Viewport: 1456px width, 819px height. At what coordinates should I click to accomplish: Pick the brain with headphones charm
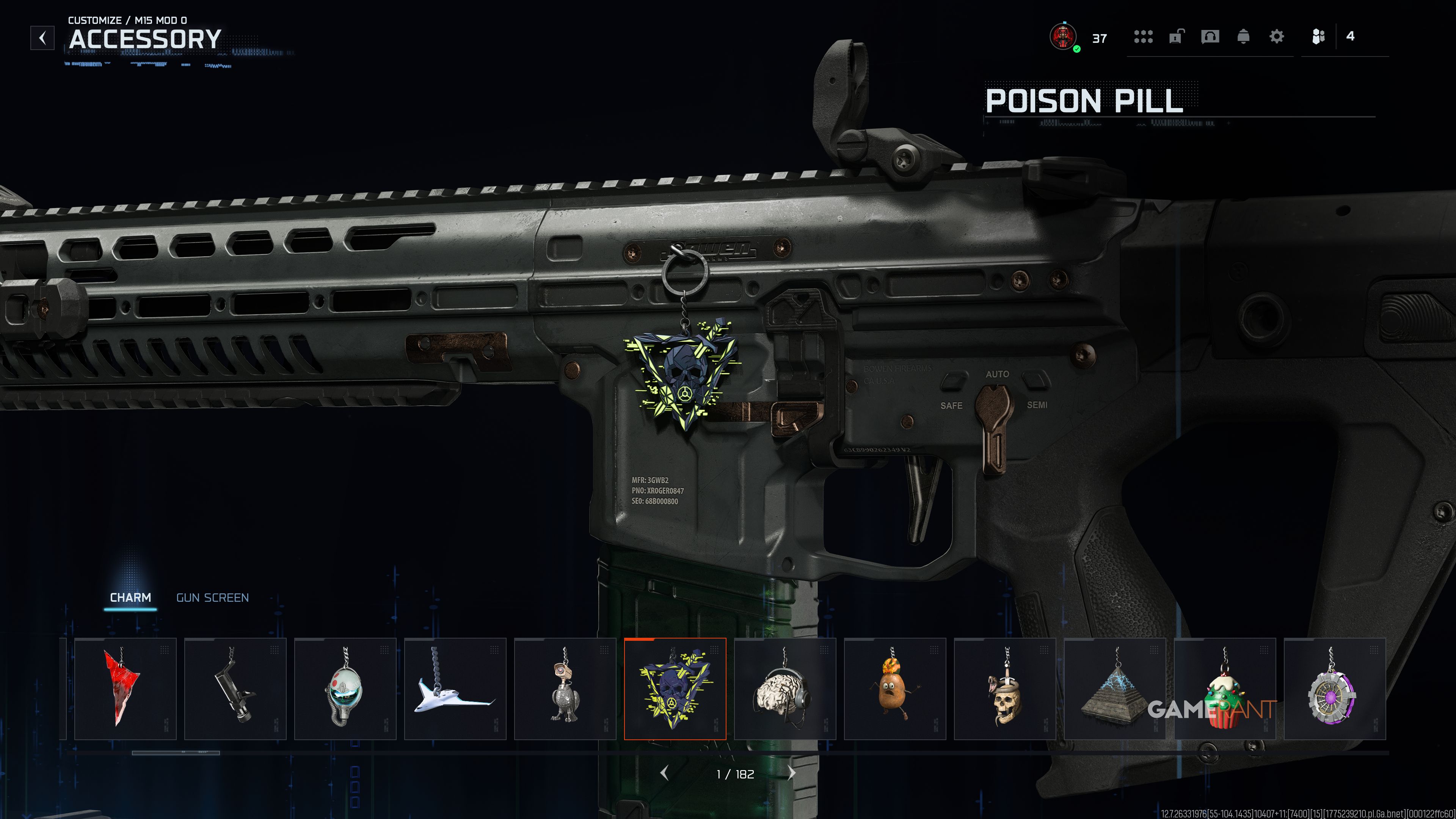coord(784,689)
